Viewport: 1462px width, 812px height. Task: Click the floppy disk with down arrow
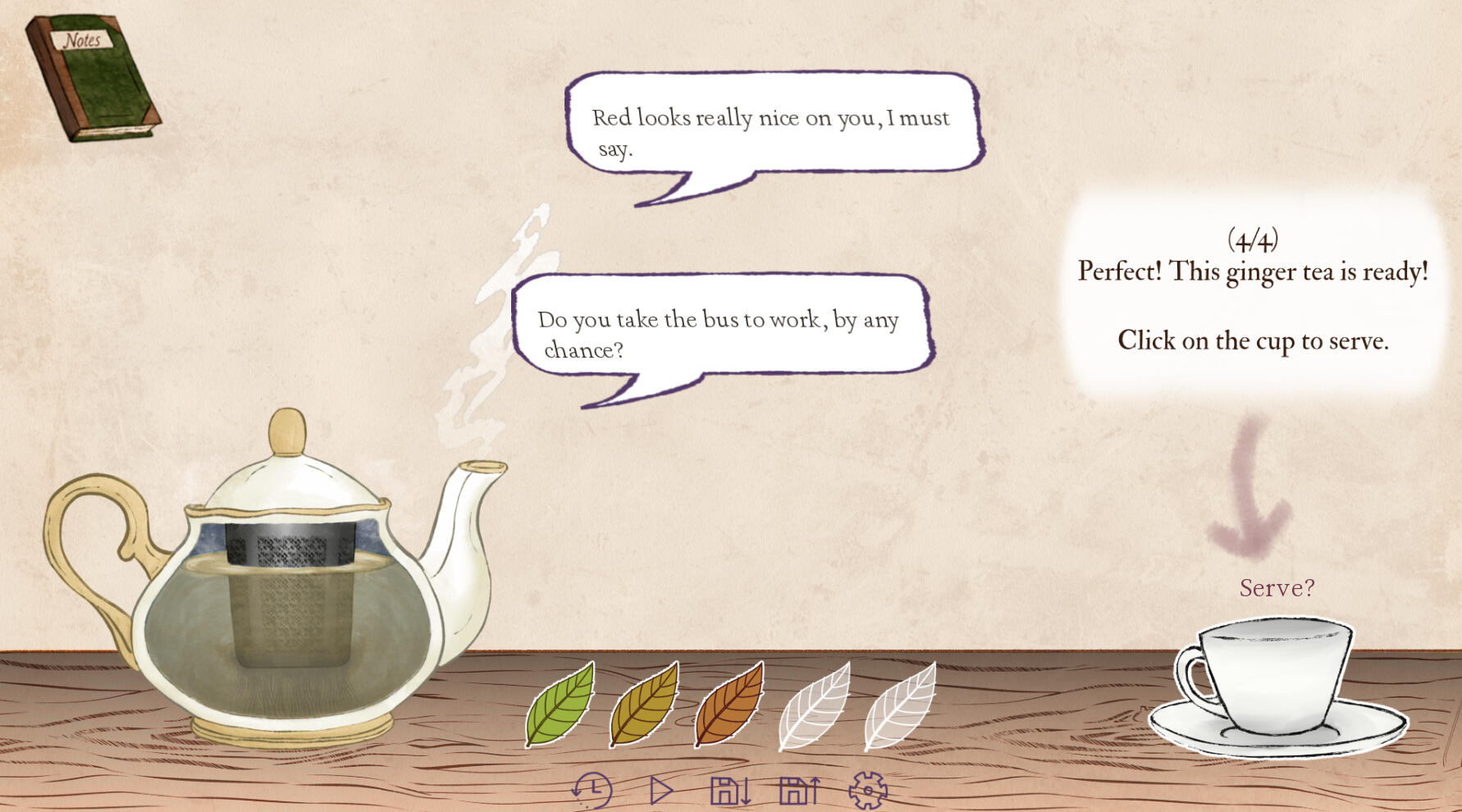click(x=729, y=791)
